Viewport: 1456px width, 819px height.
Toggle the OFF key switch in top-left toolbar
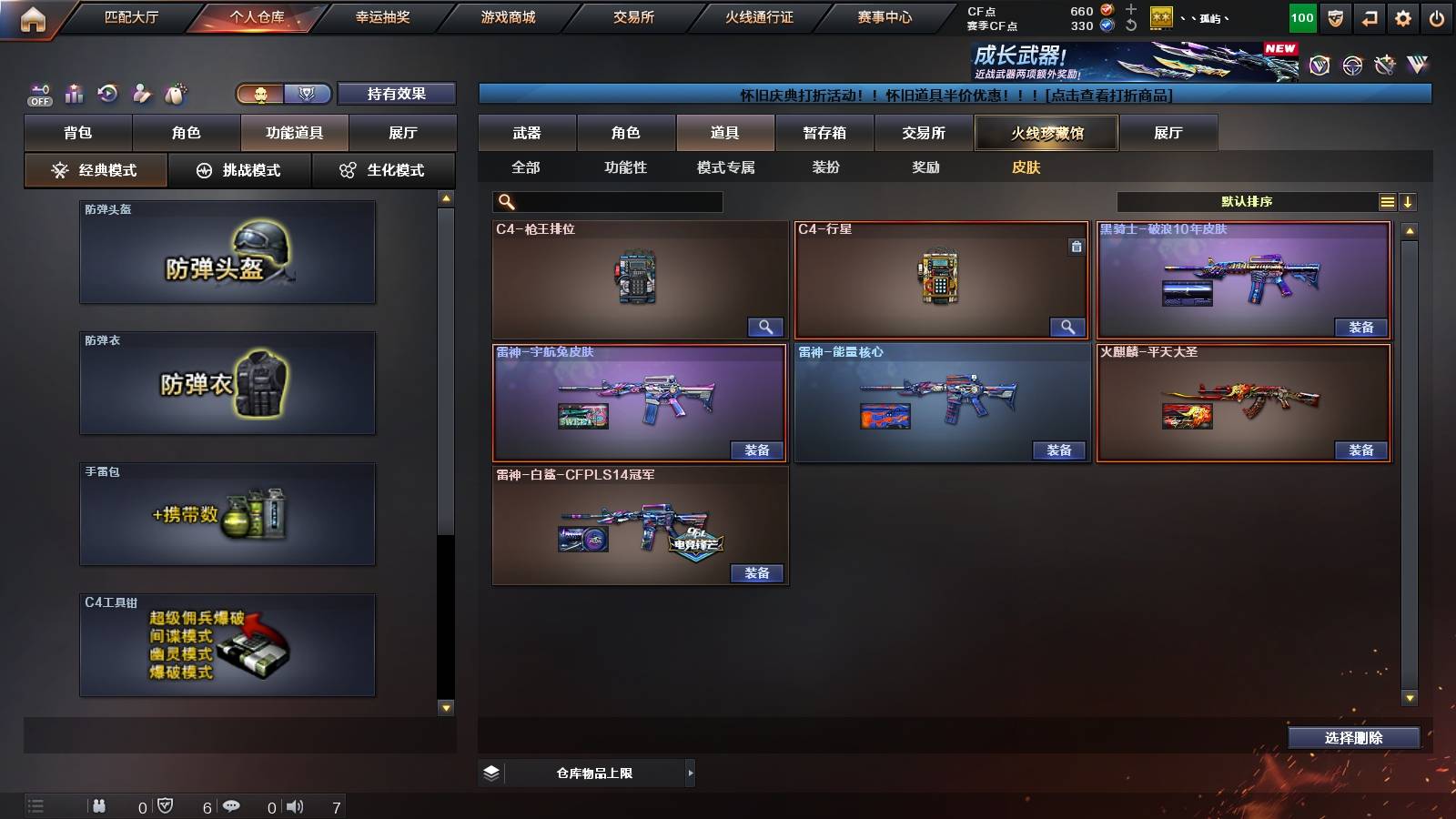(38, 93)
